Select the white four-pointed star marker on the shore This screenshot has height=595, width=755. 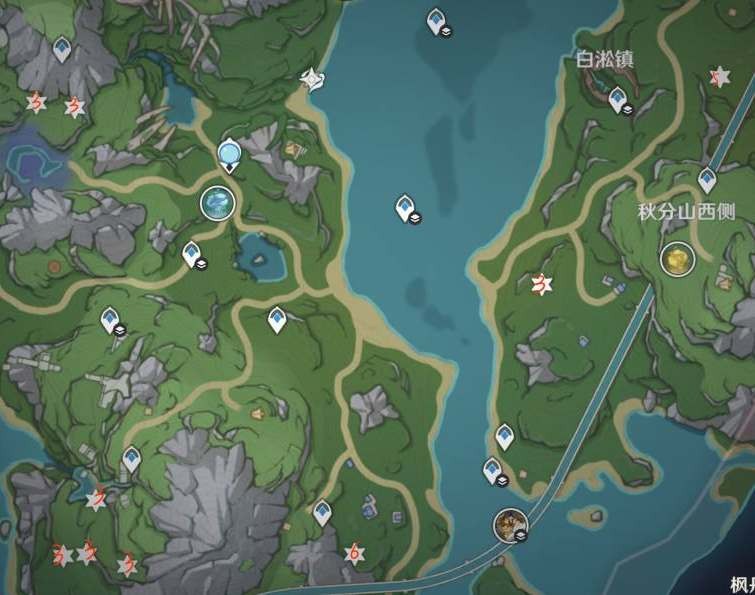[313, 80]
